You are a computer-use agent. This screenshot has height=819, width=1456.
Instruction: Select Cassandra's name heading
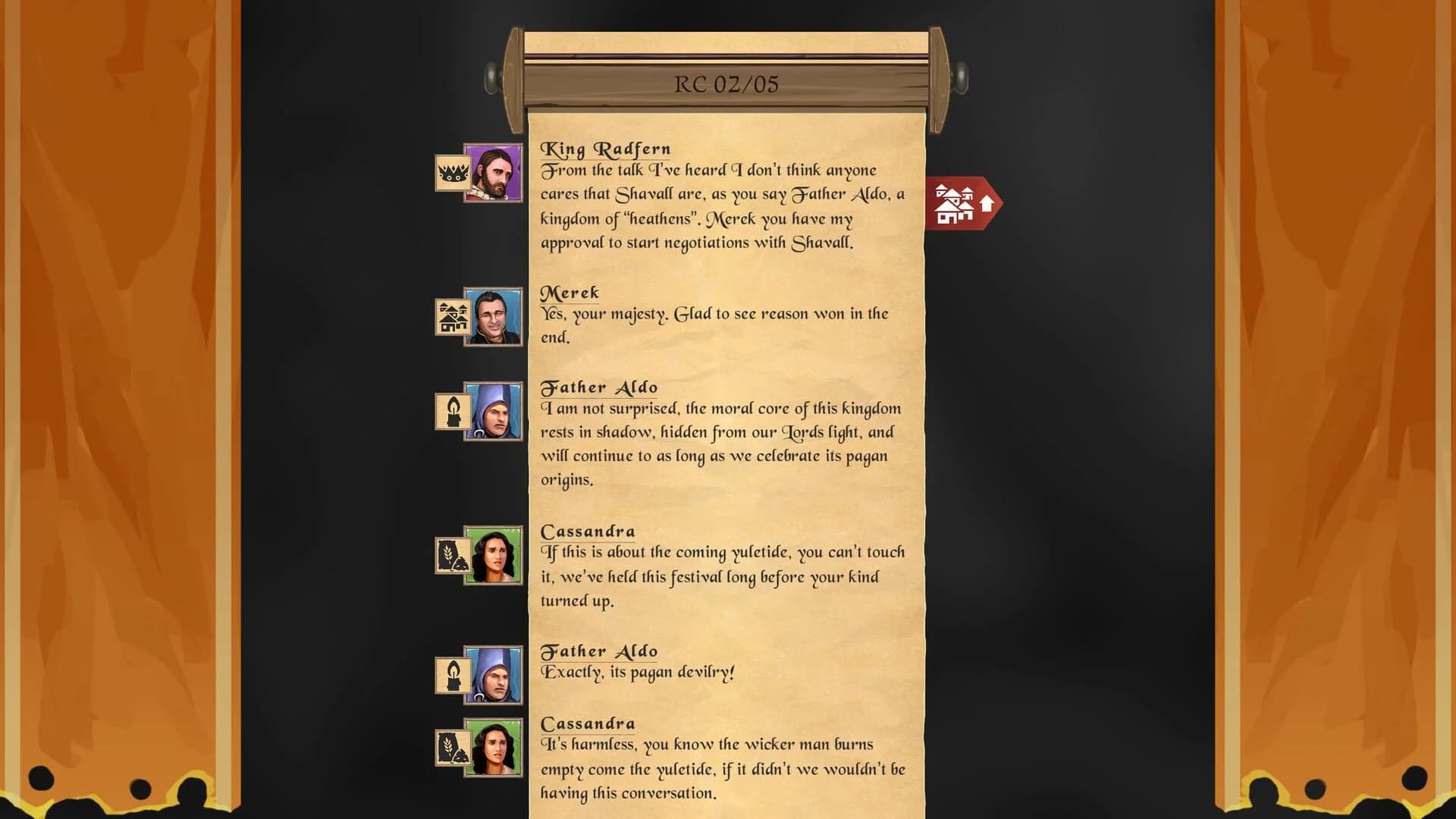coord(588,531)
